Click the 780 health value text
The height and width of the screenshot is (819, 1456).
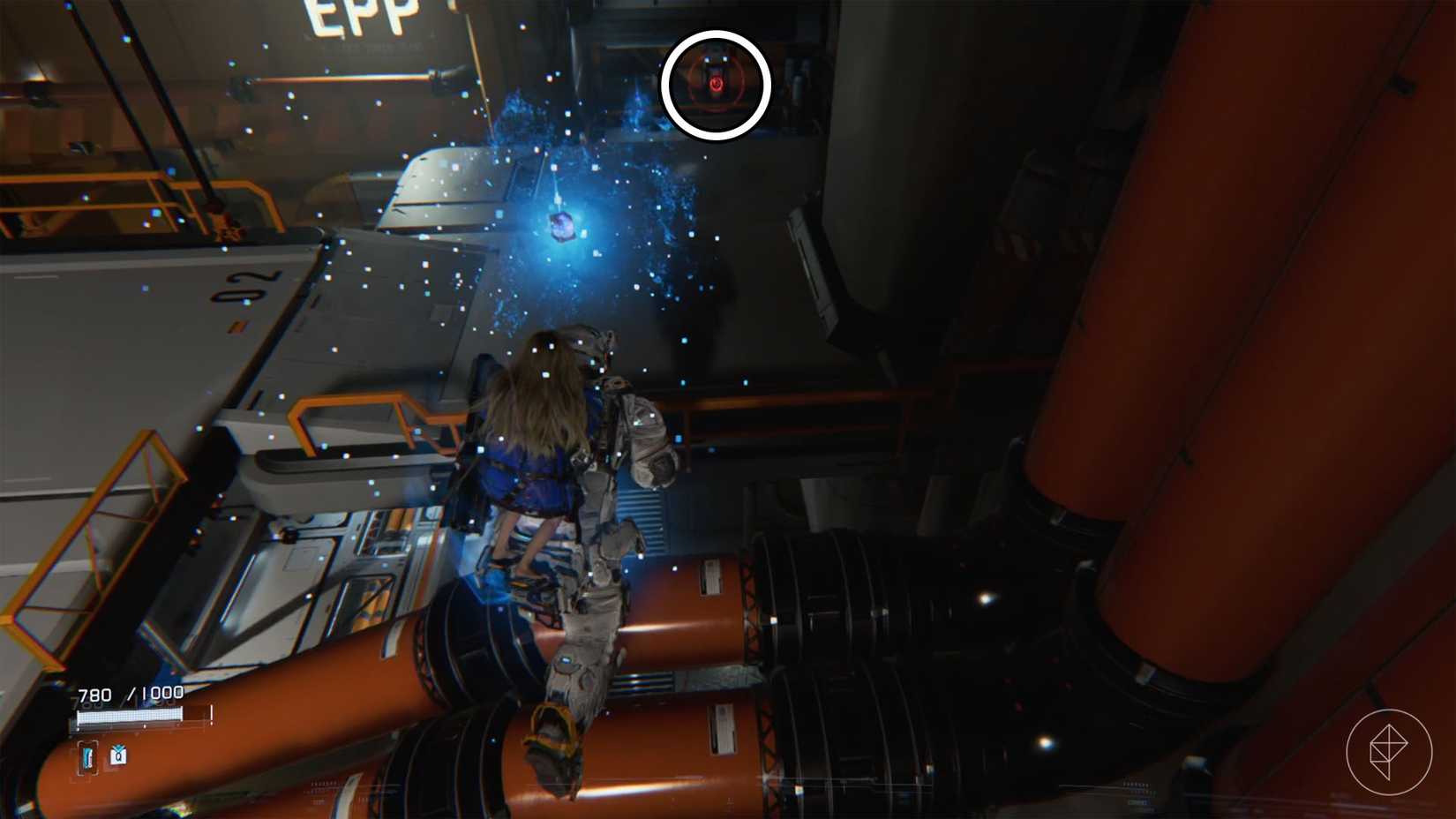[94, 694]
